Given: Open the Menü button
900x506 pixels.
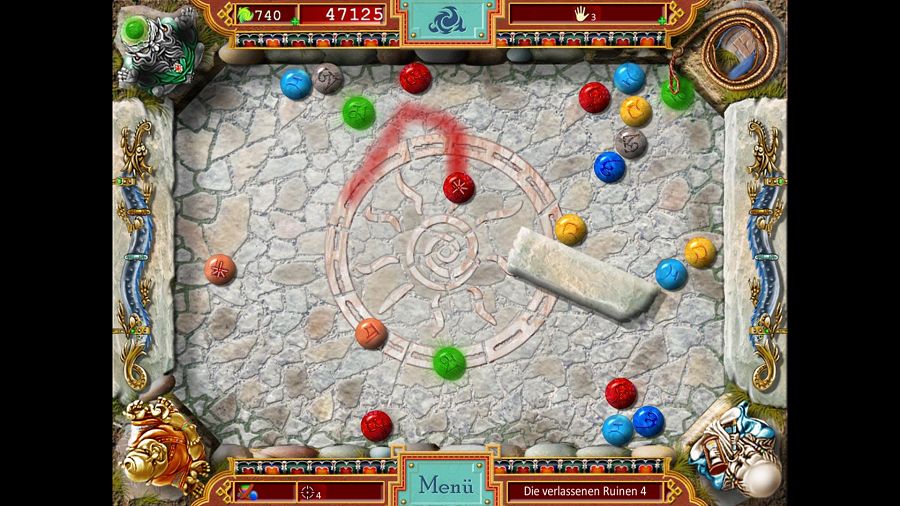Looking at the screenshot, I should [x=445, y=485].
